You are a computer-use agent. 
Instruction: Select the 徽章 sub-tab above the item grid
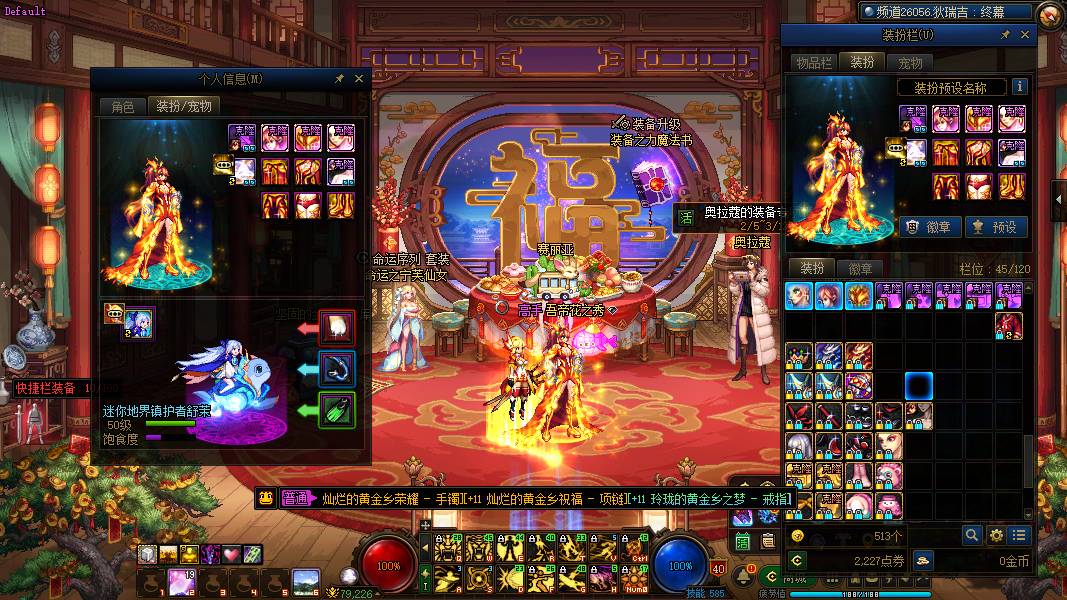860,268
